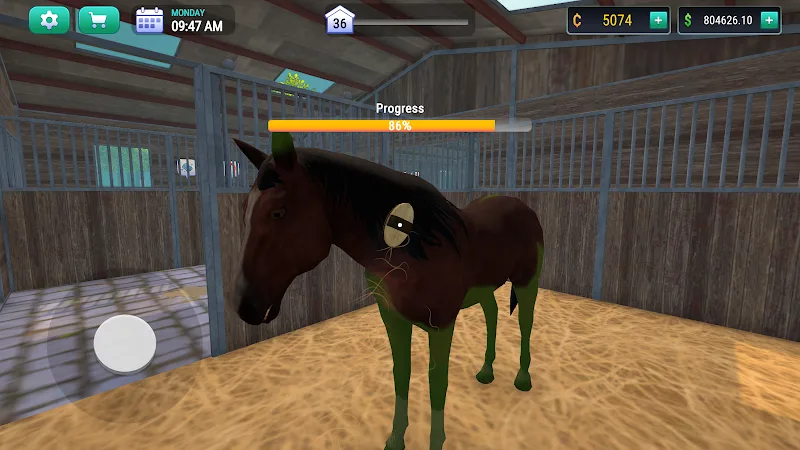Open the calendar schedule

pos(149,20)
